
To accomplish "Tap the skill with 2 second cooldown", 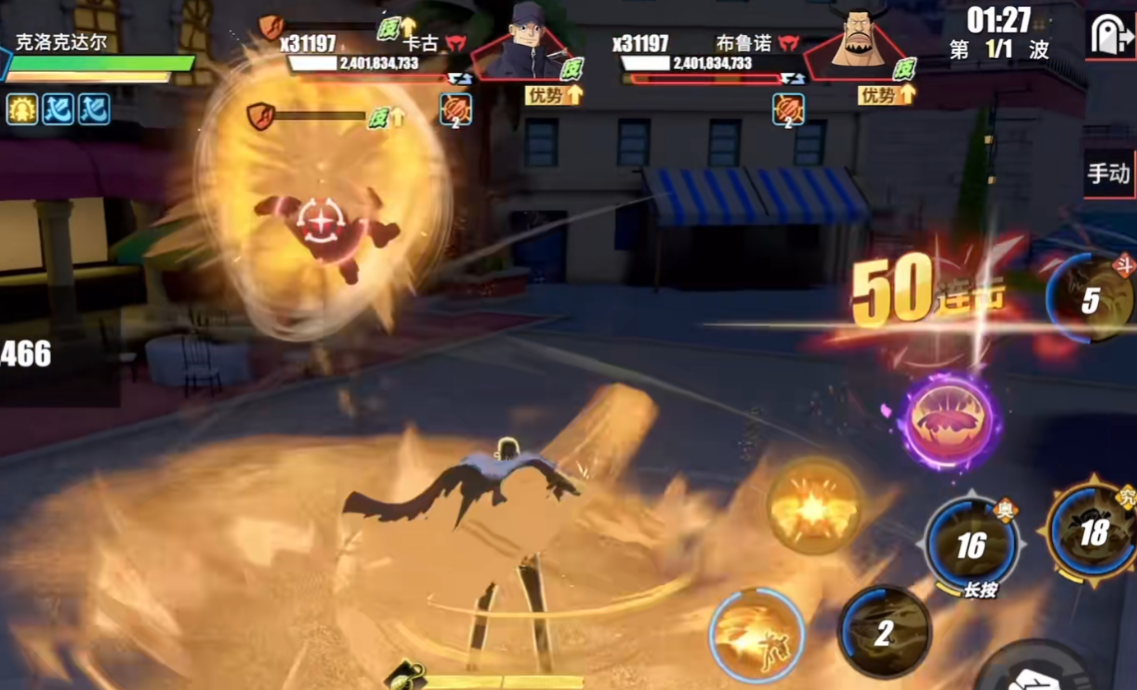I will [x=884, y=632].
